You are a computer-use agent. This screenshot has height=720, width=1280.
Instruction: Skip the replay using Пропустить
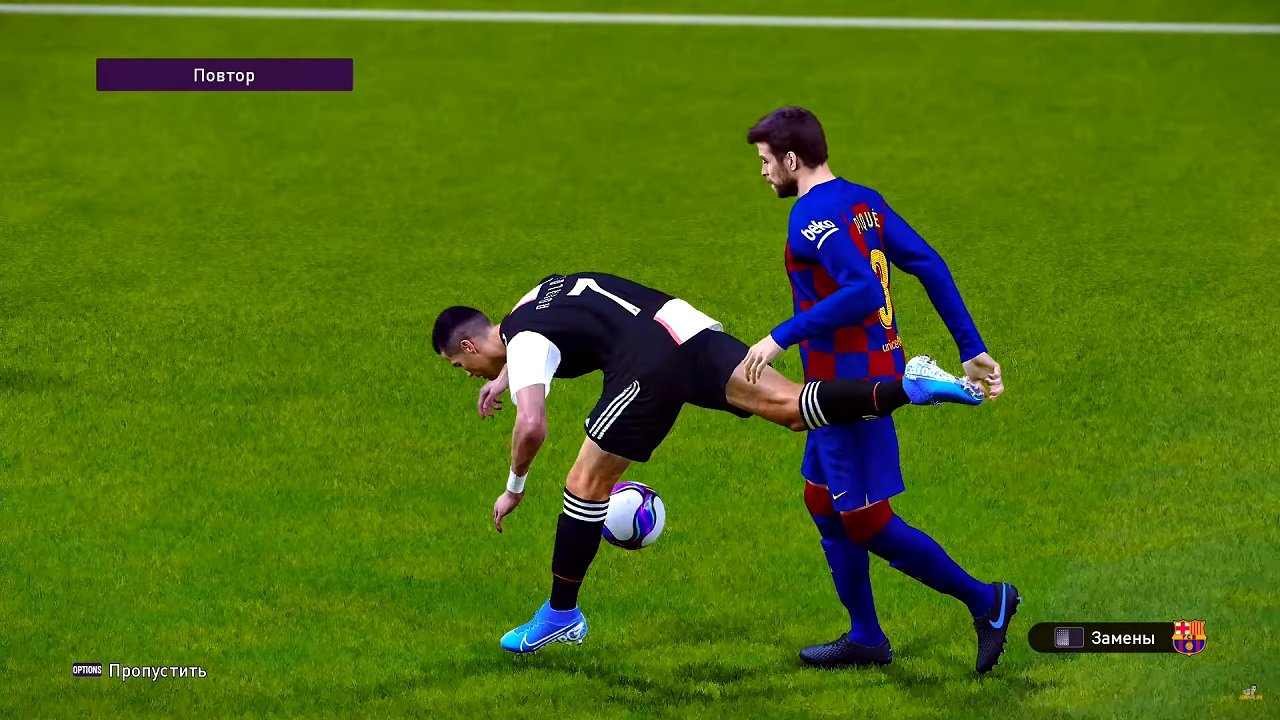(x=158, y=671)
